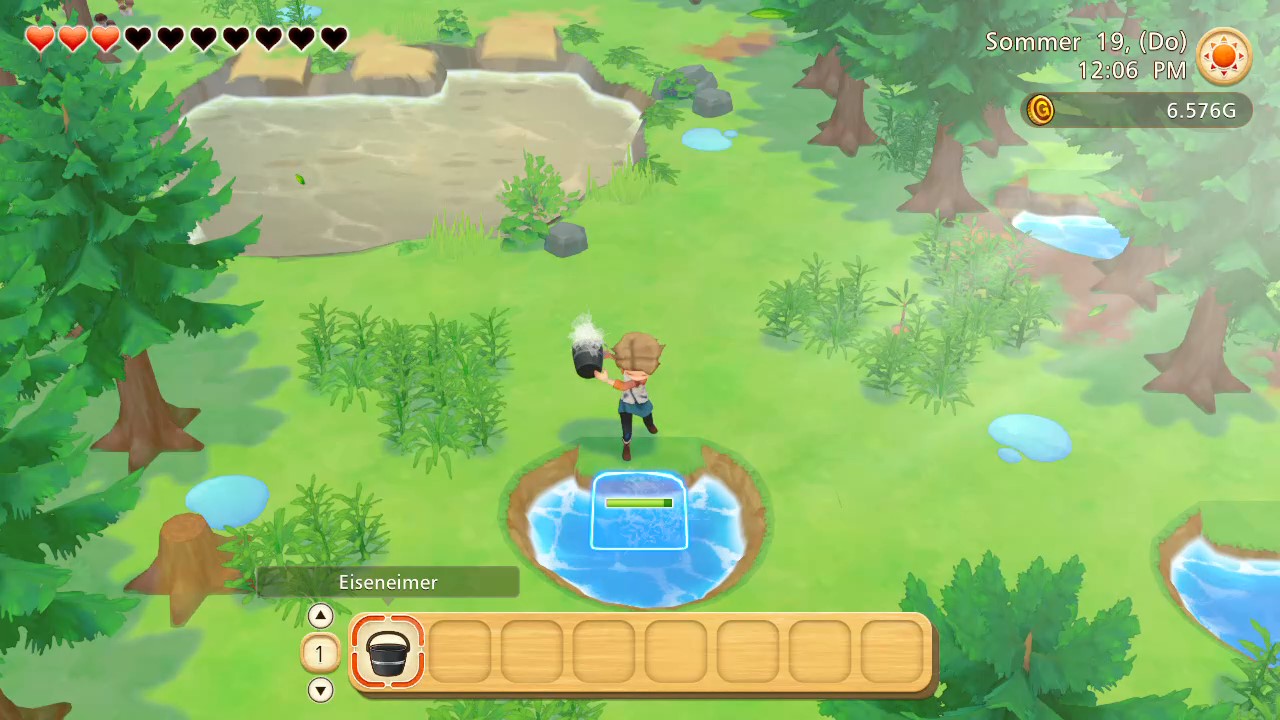The image size is (1280, 720).
Task: Click the gold coin money icon
Action: pyautogui.click(x=1041, y=110)
